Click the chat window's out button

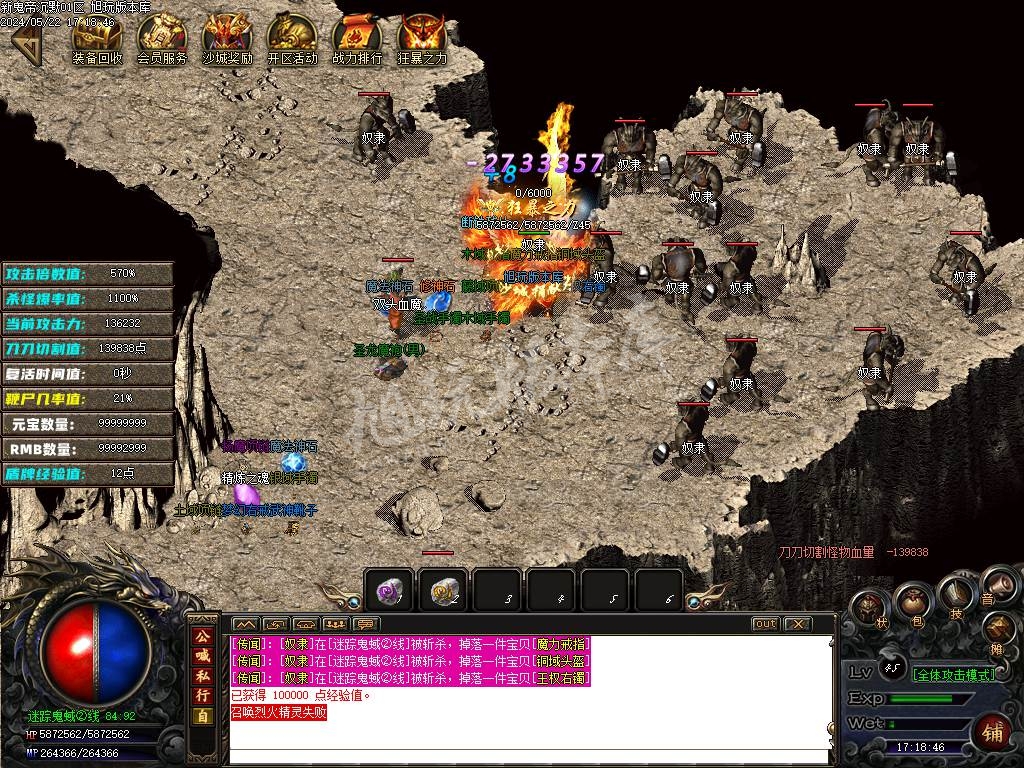[765, 624]
